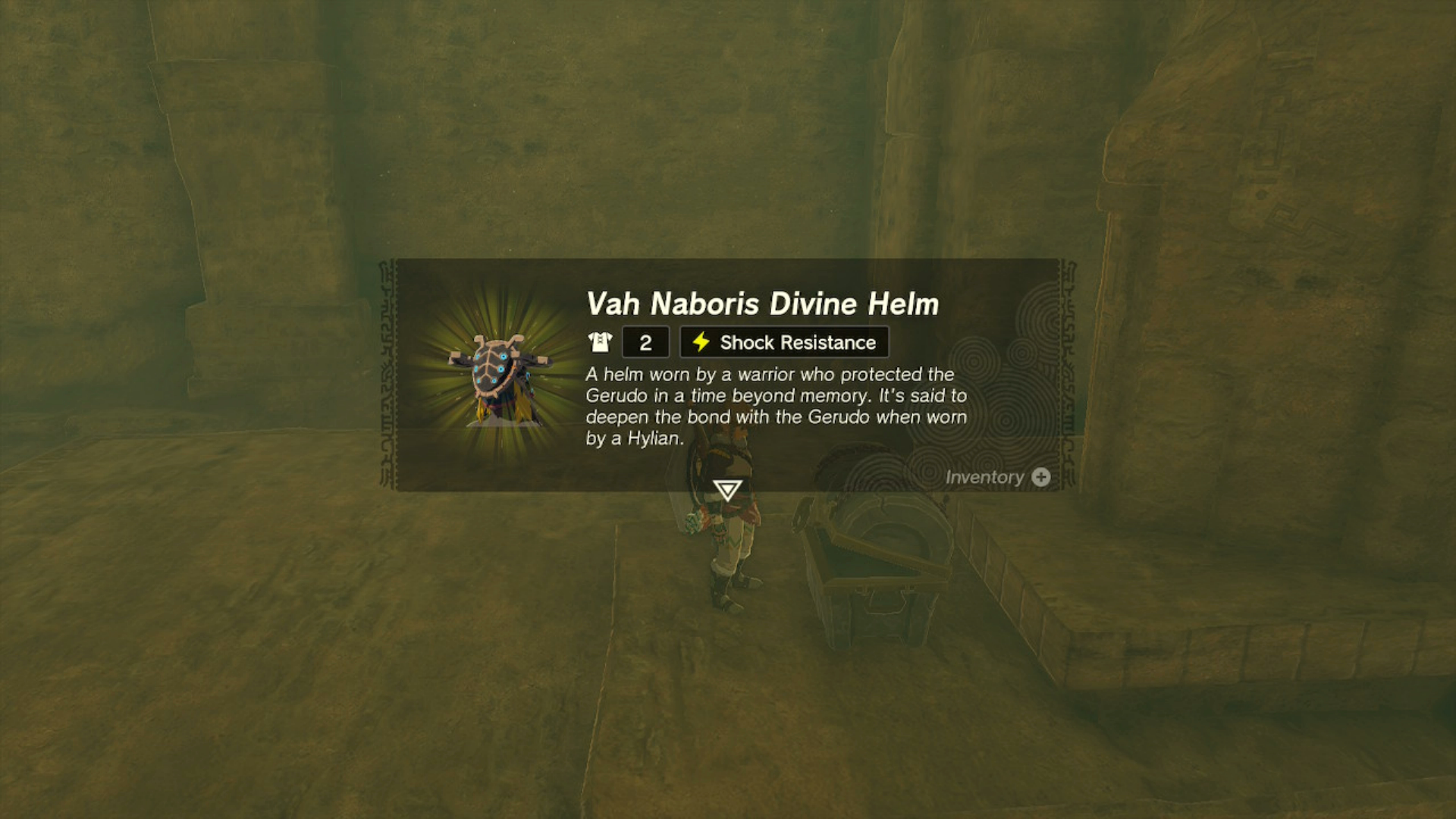The height and width of the screenshot is (819, 1456).
Task: Select the lightning bolt Shock Resistance icon
Action: (x=701, y=342)
